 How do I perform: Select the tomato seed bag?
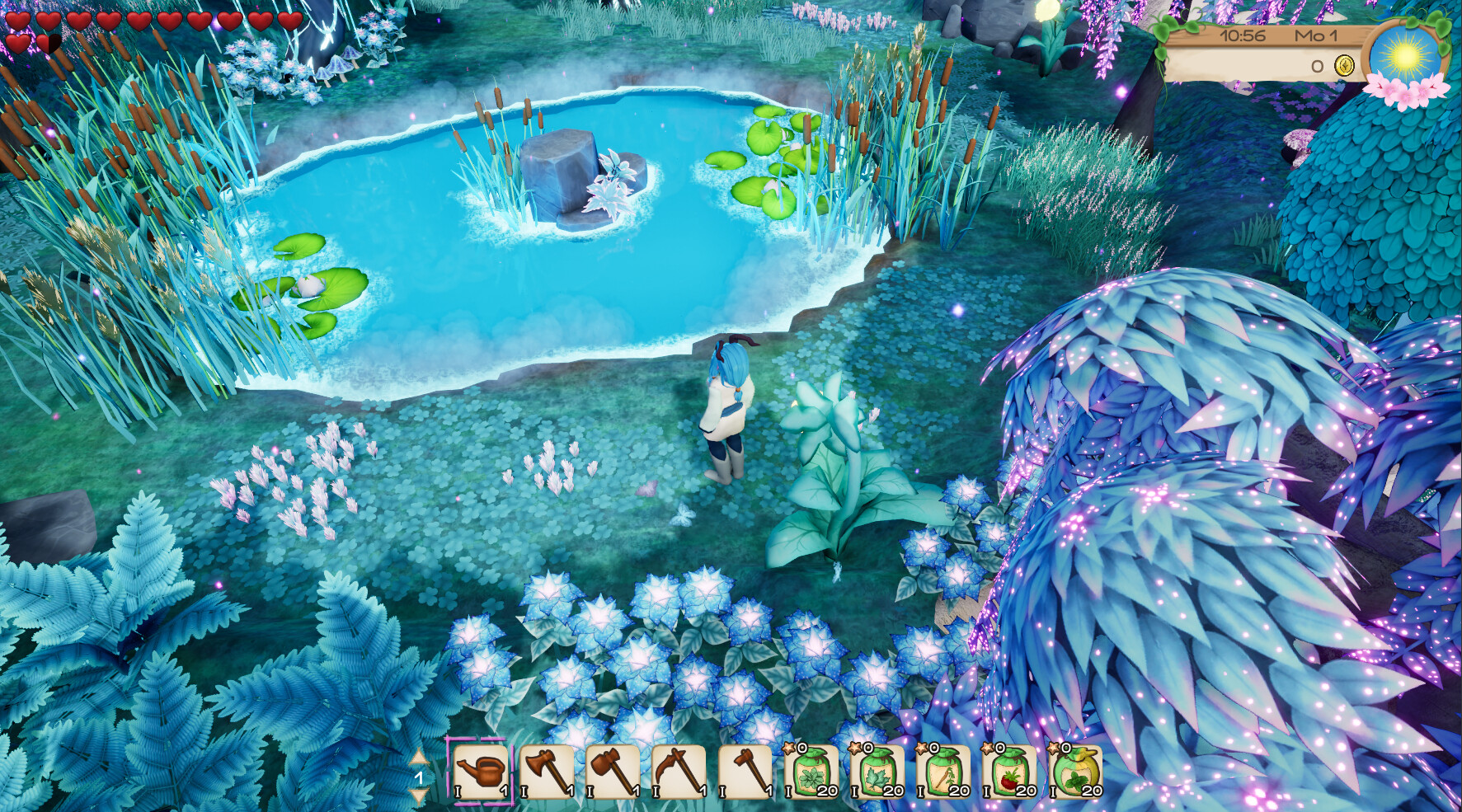coord(1013,773)
